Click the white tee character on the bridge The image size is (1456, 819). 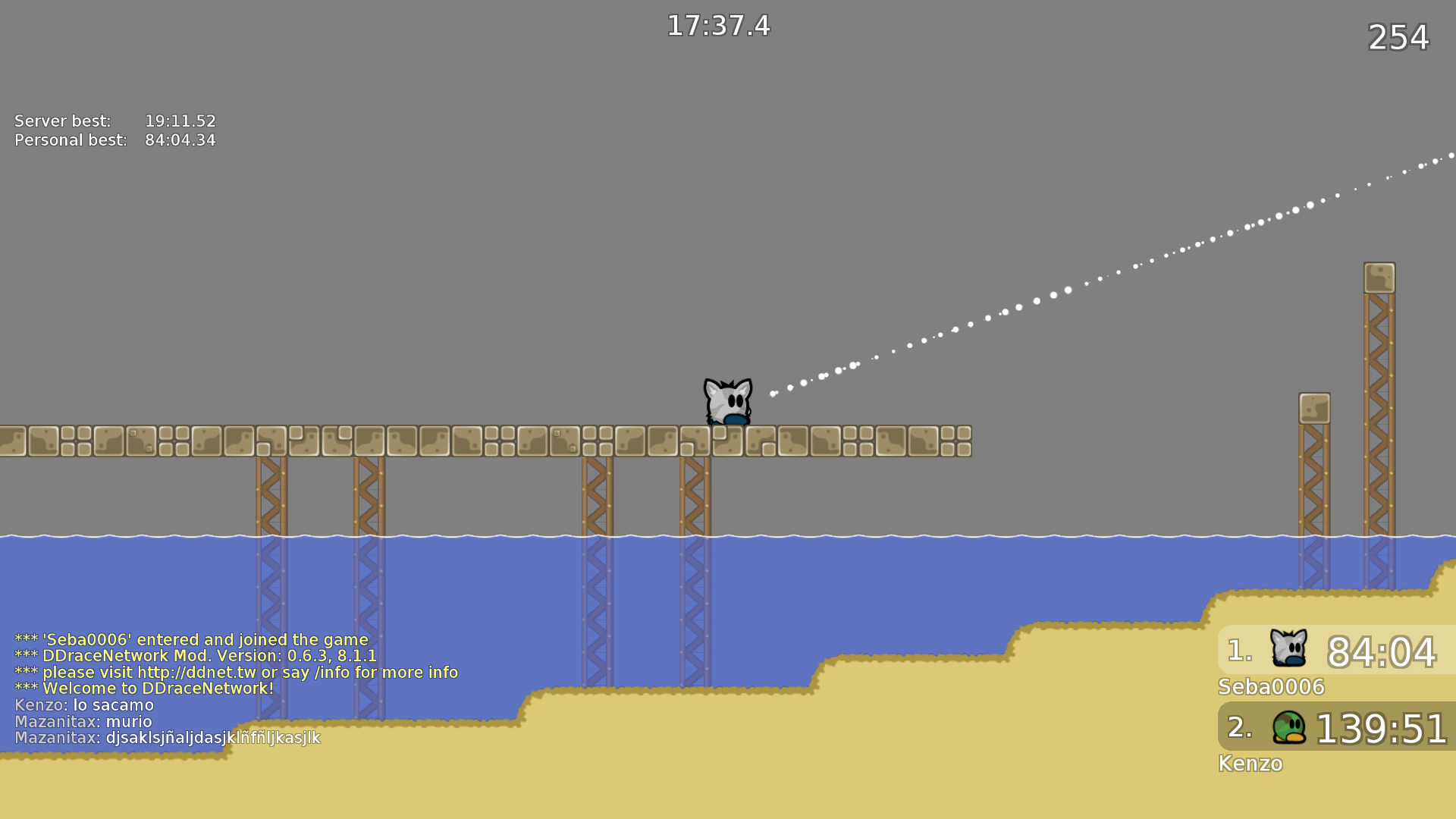tap(726, 400)
